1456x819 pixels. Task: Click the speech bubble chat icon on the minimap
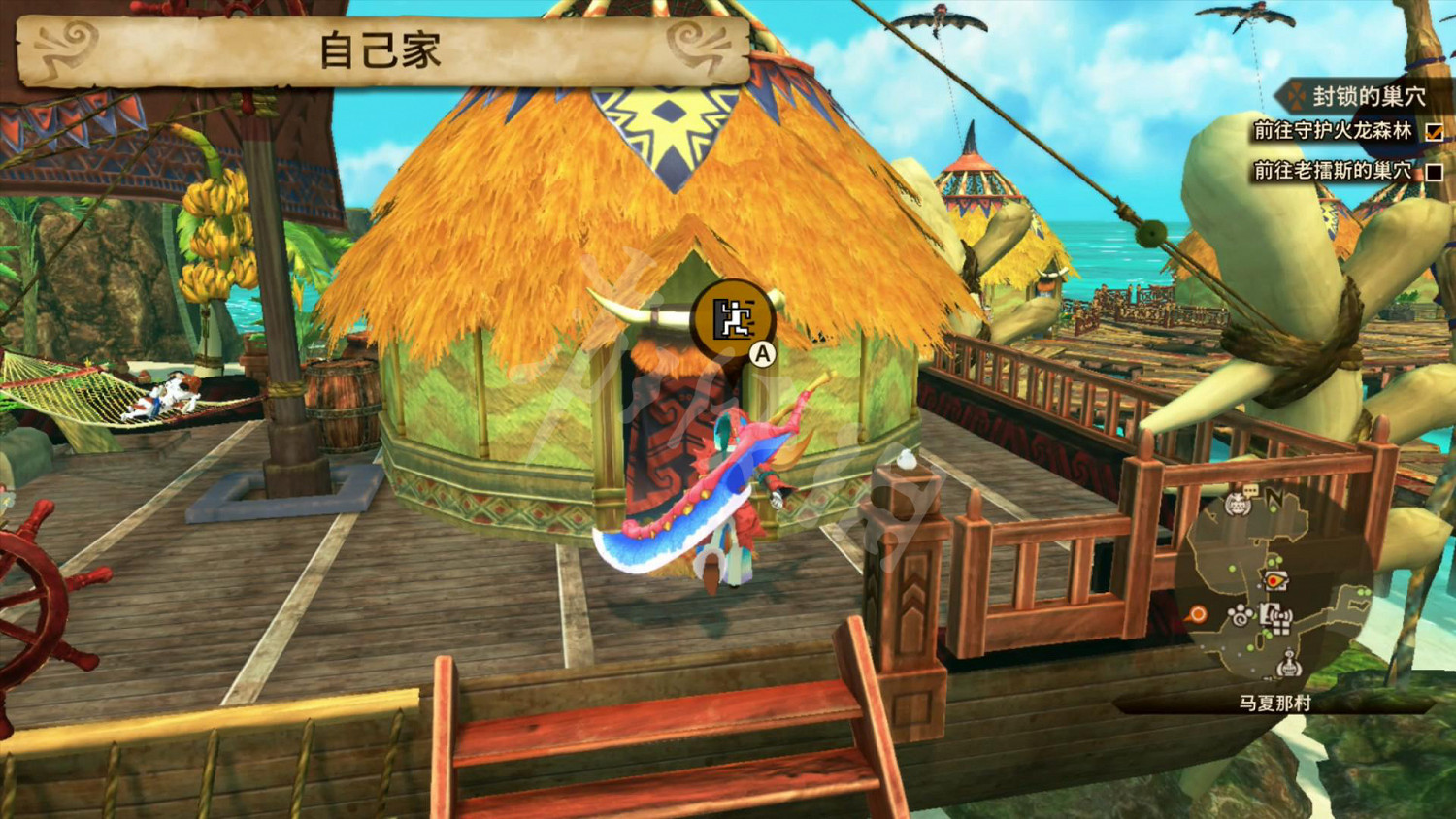[x=1250, y=490]
